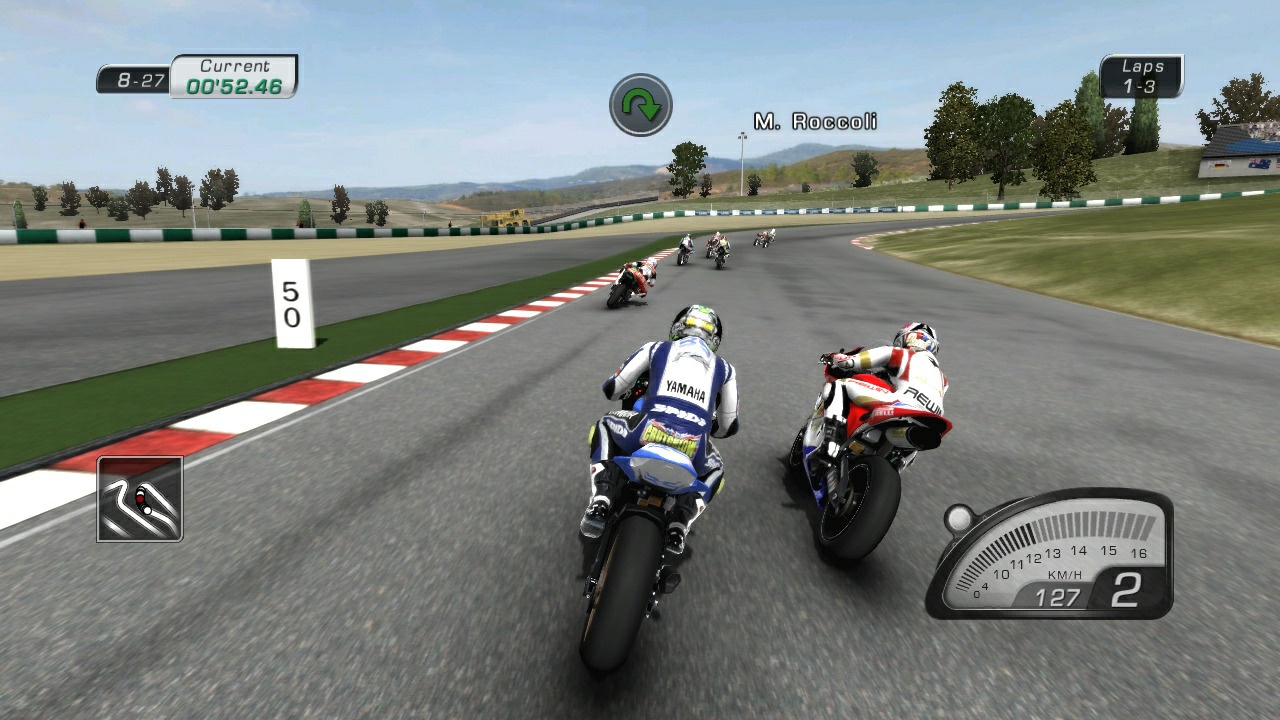Expand the Laps counter panel
Image resolution: width=1280 pixels, height=720 pixels.
(x=1143, y=74)
